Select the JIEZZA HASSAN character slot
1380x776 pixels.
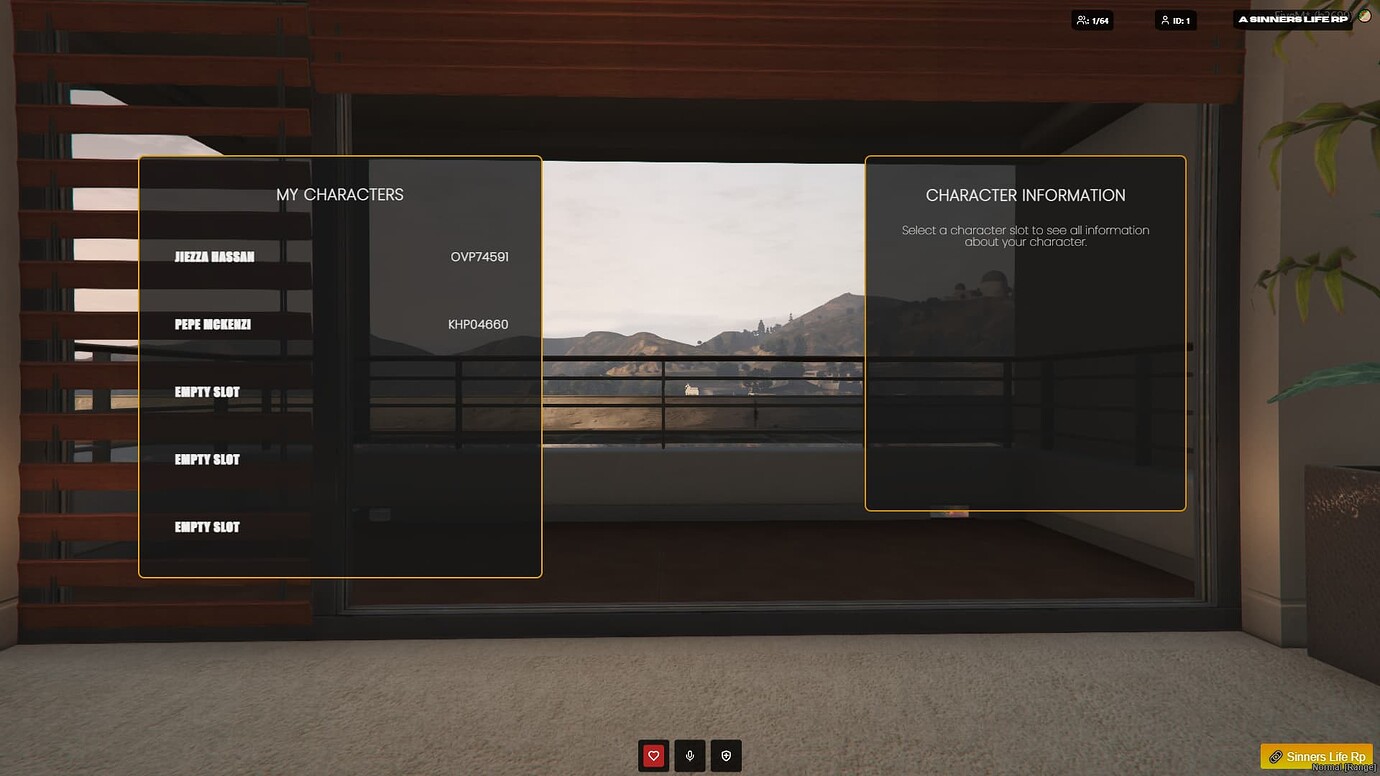click(213, 255)
